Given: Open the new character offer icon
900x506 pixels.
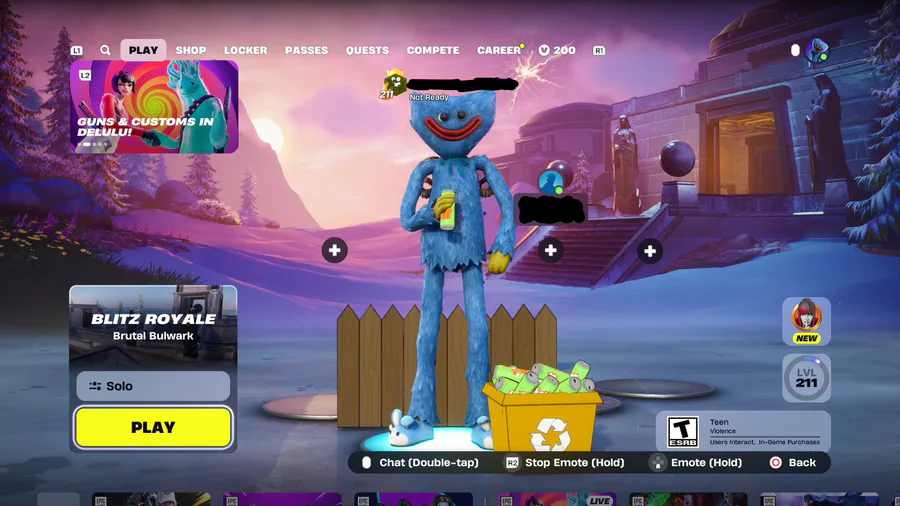Looking at the screenshot, I should pyautogui.click(x=806, y=320).
